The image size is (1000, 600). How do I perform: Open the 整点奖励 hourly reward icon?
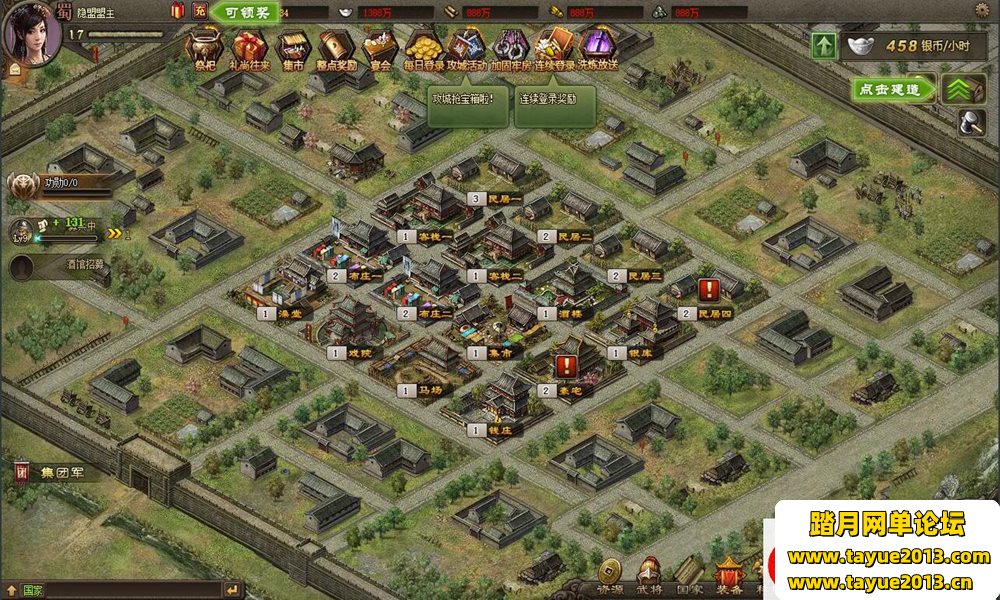tap(336, 46)
